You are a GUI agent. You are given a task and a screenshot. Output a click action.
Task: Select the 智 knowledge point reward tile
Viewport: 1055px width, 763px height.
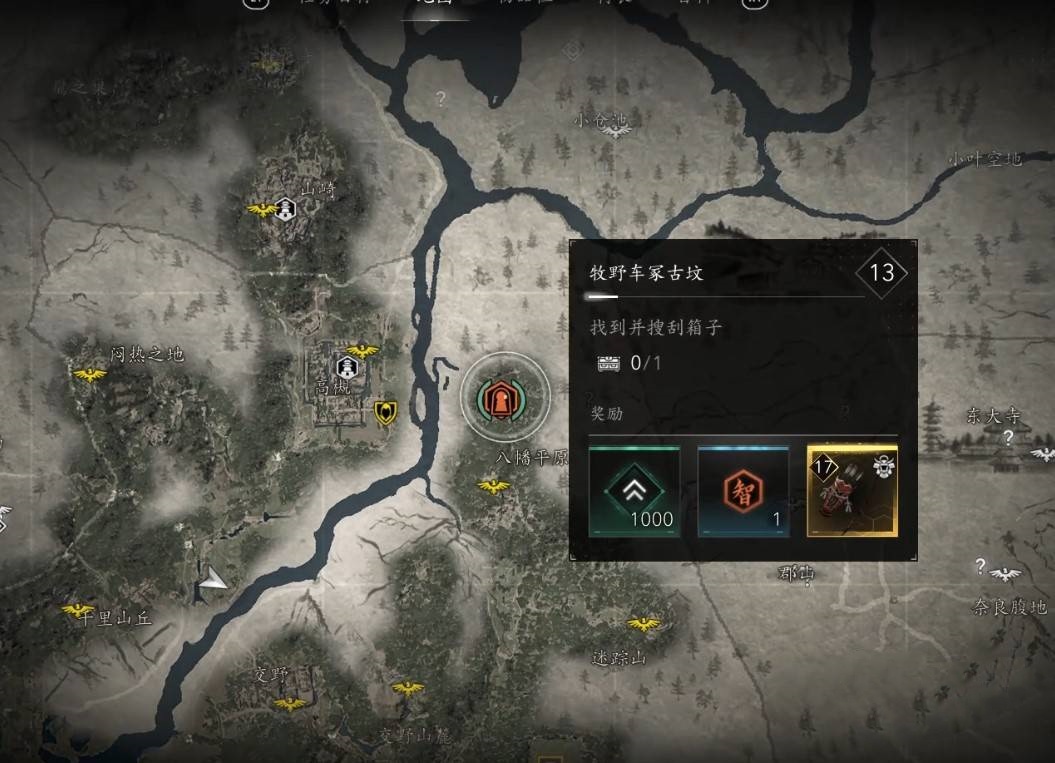[x=743, y=492]
